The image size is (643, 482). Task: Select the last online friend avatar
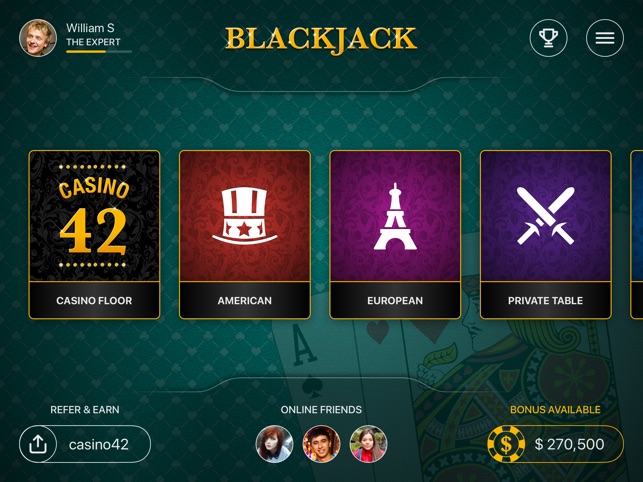coord(368,444)
